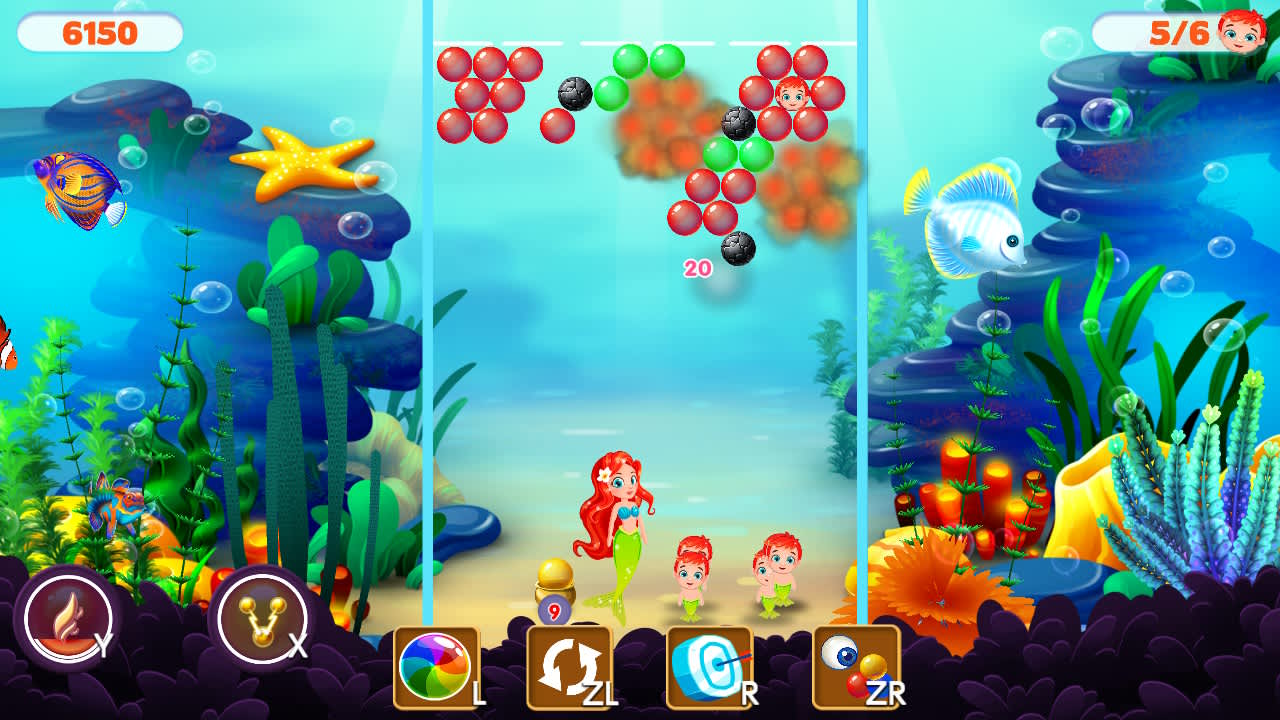Click the bubble containing the trapped baby face
Image resolution: width=1280 pixels, height=720 pixels.
point(791,97)
